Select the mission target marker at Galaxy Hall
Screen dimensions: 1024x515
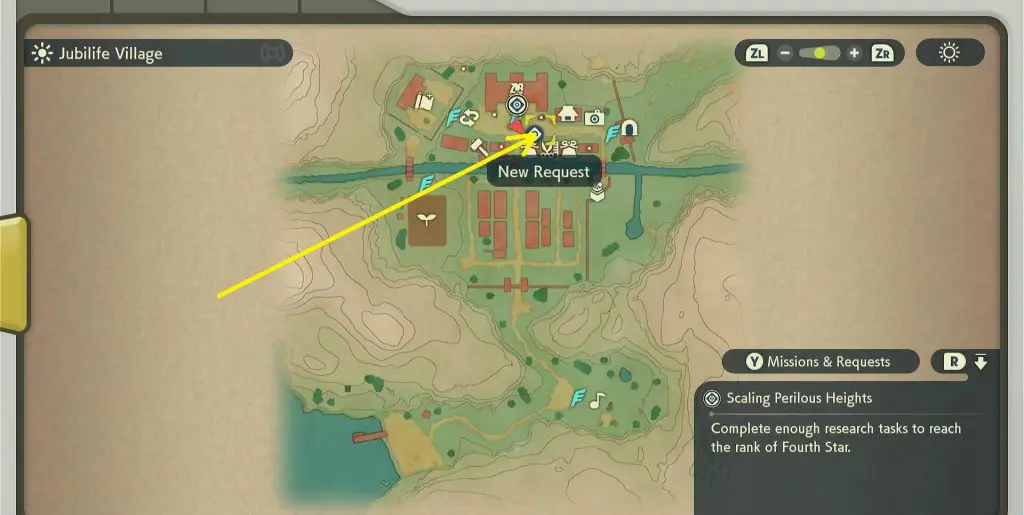(516, 104)
